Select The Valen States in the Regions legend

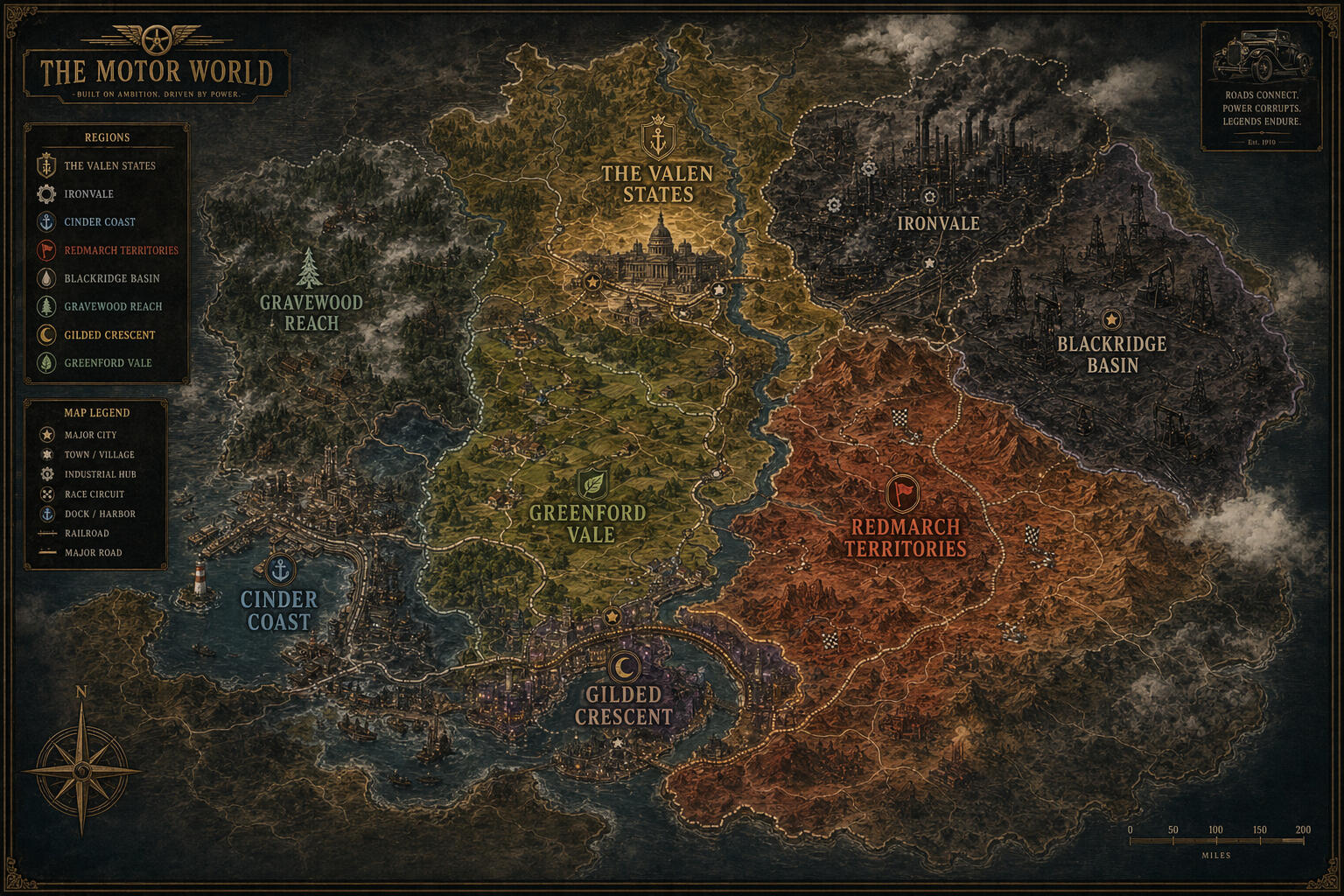pyautogui.click(x=109, y=165)
